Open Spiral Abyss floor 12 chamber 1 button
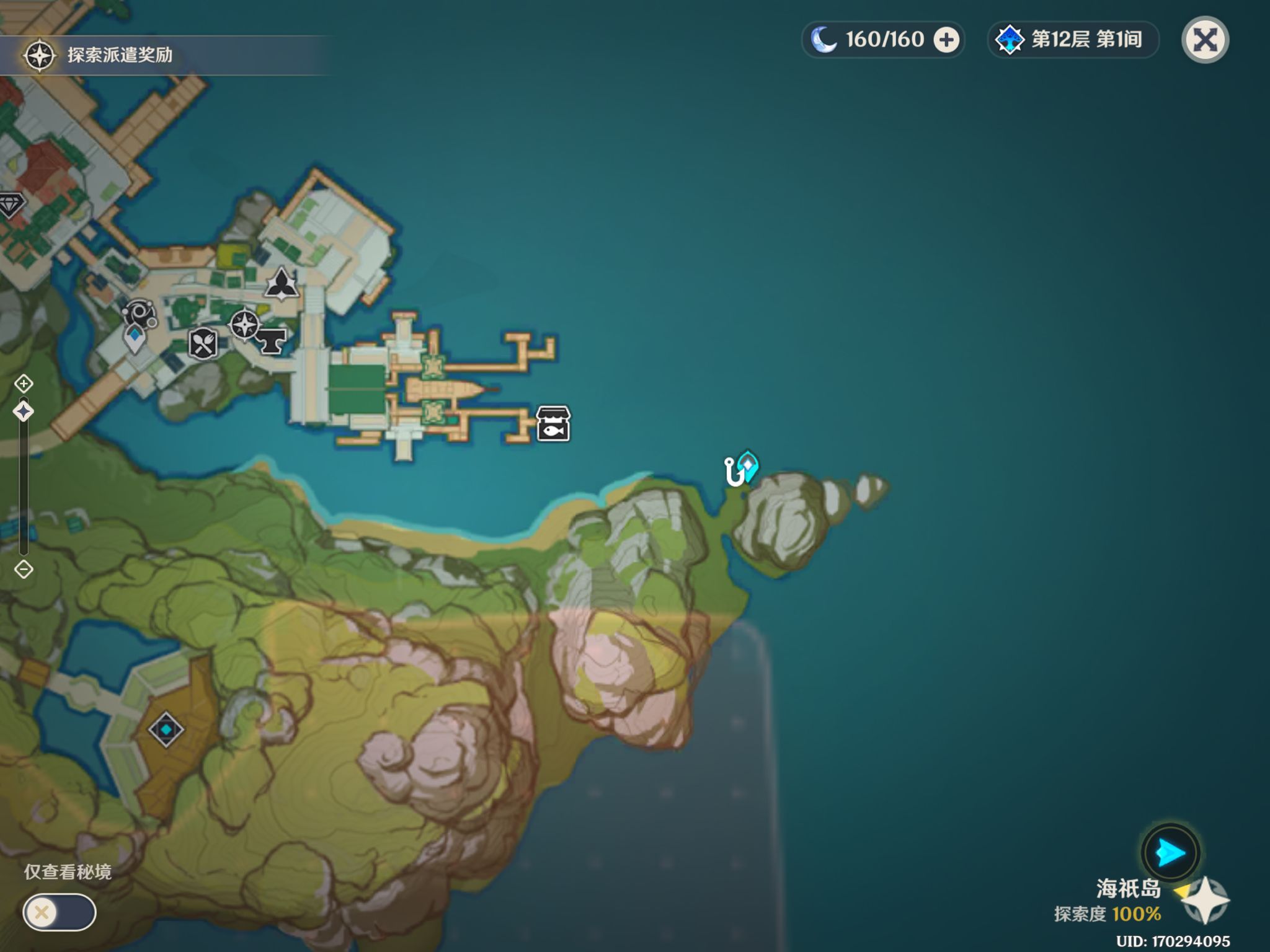The height and width of the screenshot is (952, 1270). click(x=1072, y=40)
